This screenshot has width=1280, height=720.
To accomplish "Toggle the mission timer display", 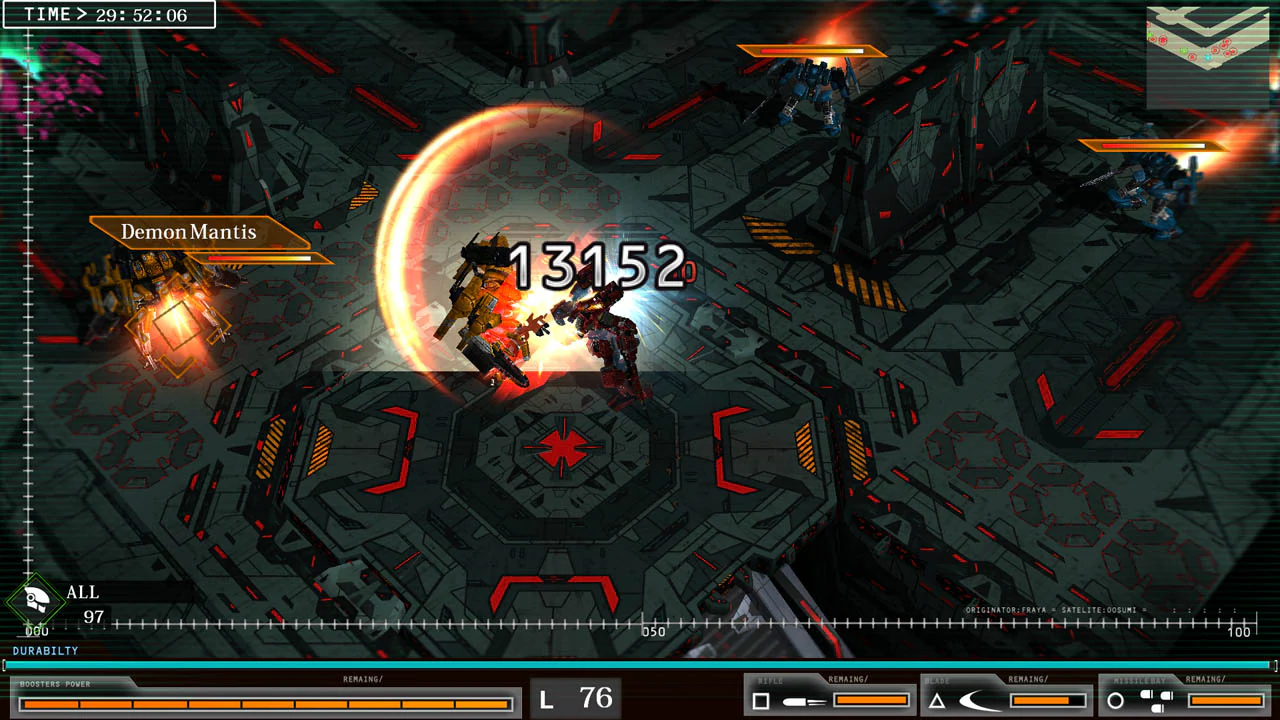I will (x=108, y=14).
